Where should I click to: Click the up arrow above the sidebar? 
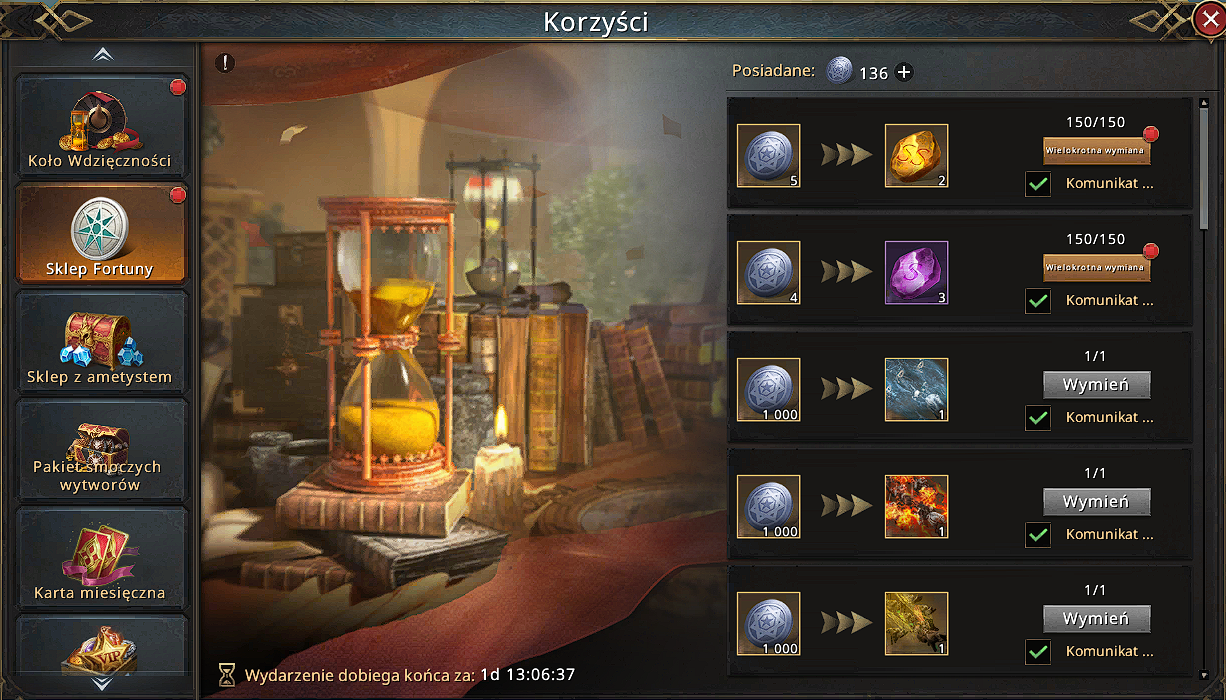(102, 55)
